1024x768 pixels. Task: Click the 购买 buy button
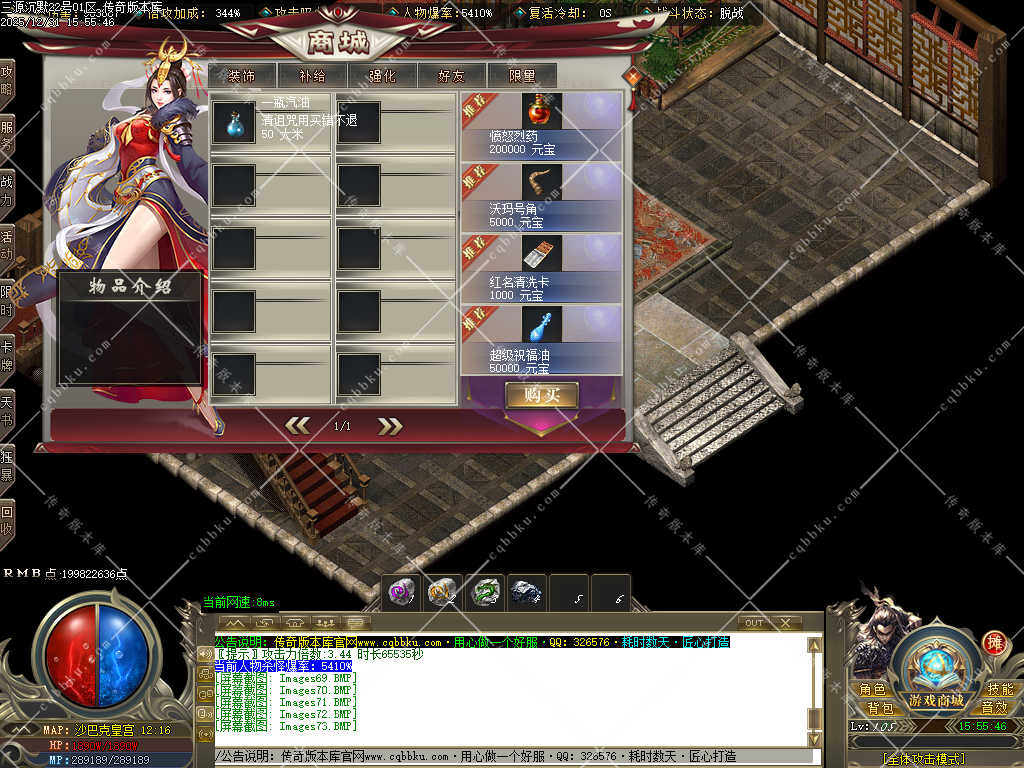tap(541, 395)
